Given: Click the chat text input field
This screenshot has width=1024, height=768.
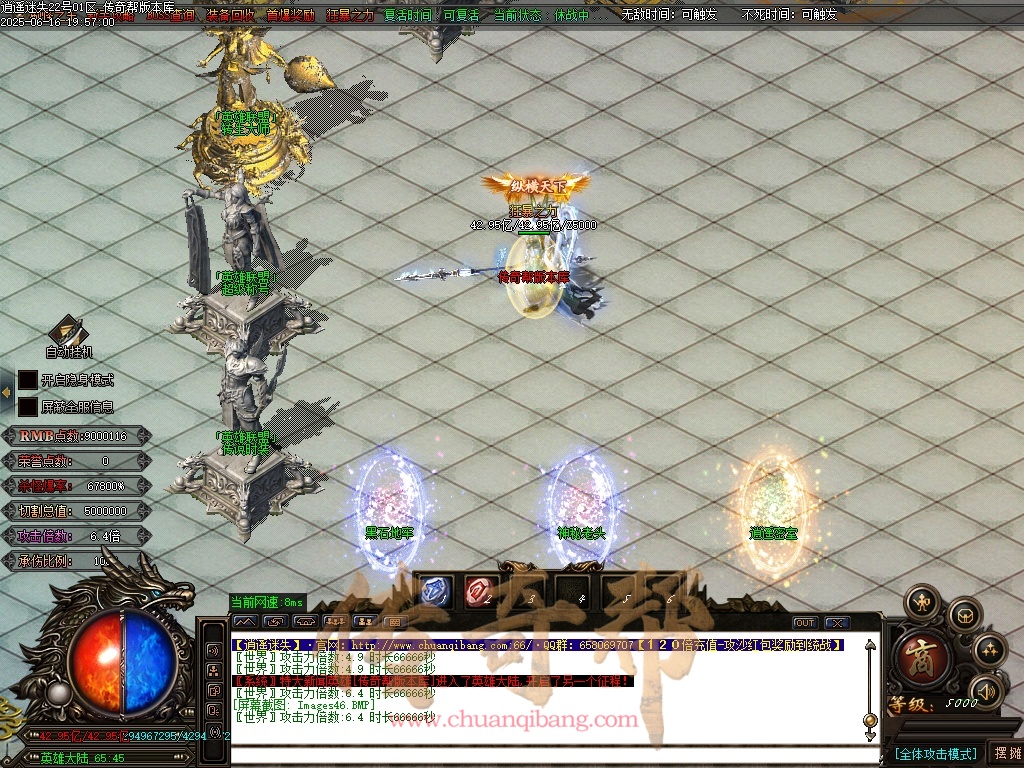Looking at the screenshot, I should (540, 755).
